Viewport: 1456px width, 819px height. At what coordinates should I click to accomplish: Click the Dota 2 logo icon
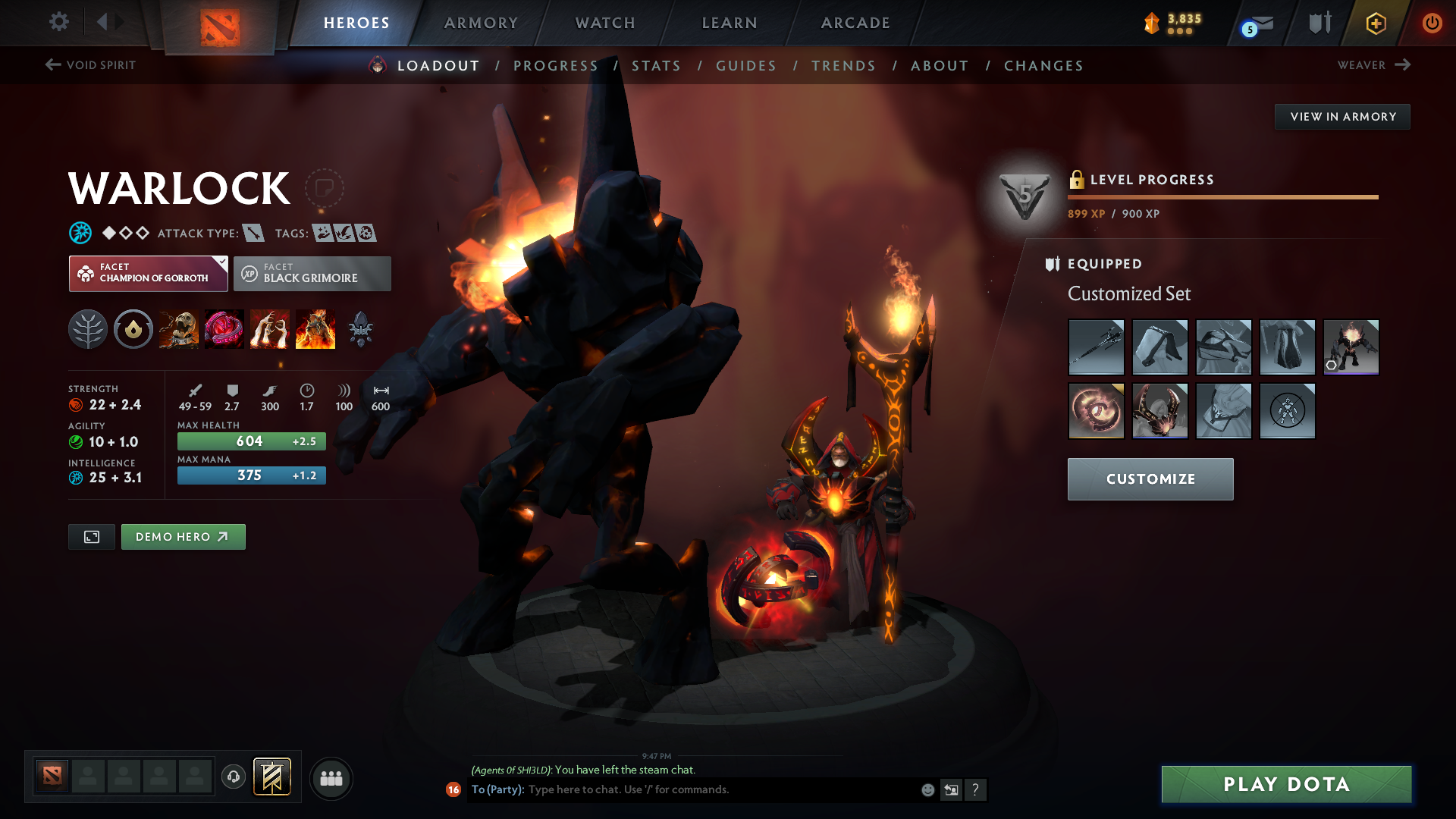coord(218,22)
